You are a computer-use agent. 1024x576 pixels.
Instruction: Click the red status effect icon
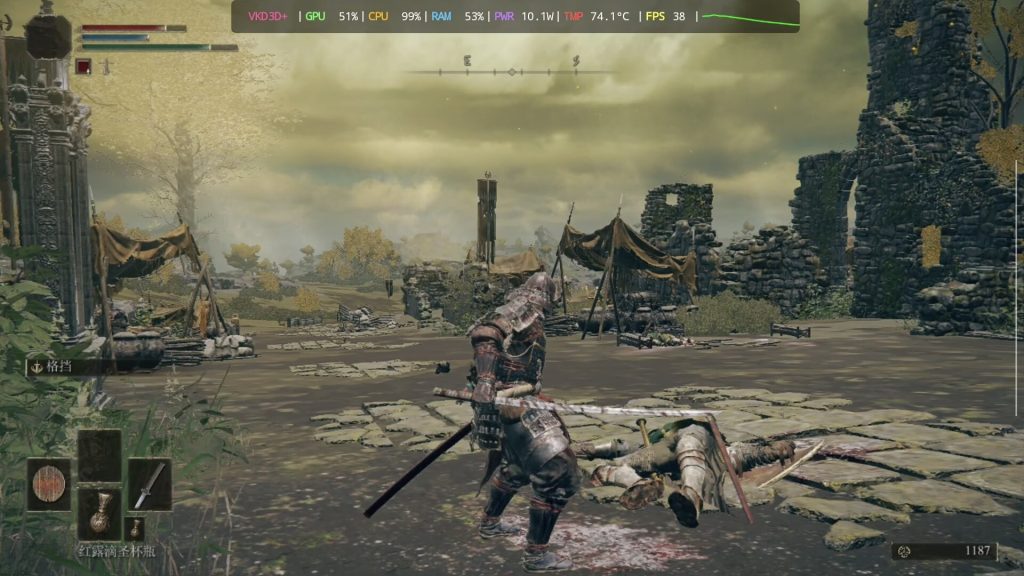84,66
